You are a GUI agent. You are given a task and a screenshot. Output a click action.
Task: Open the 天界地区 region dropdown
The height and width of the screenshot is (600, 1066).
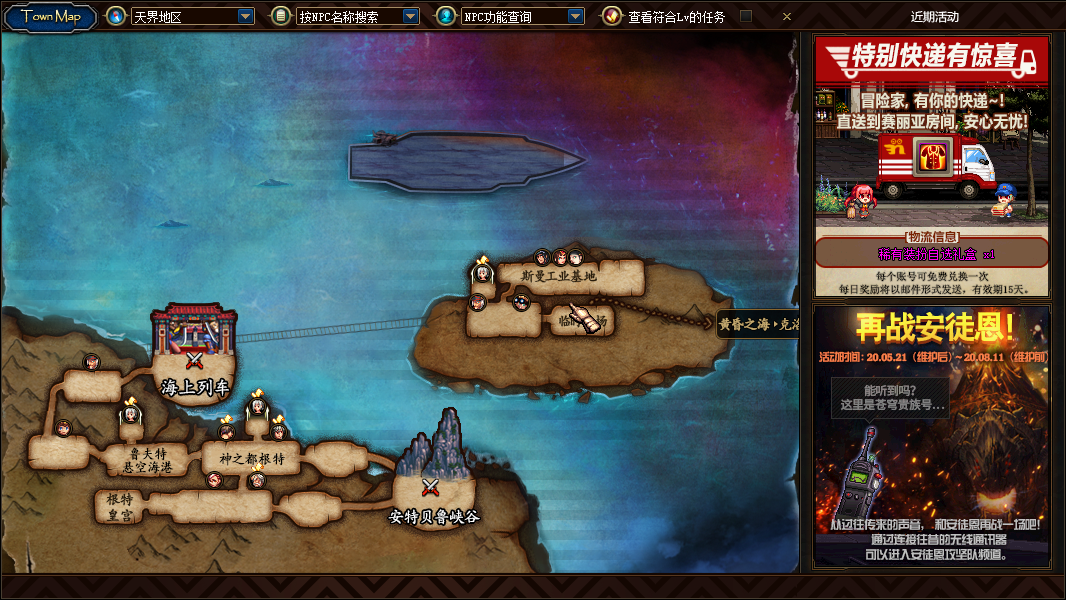click(246, 16)
